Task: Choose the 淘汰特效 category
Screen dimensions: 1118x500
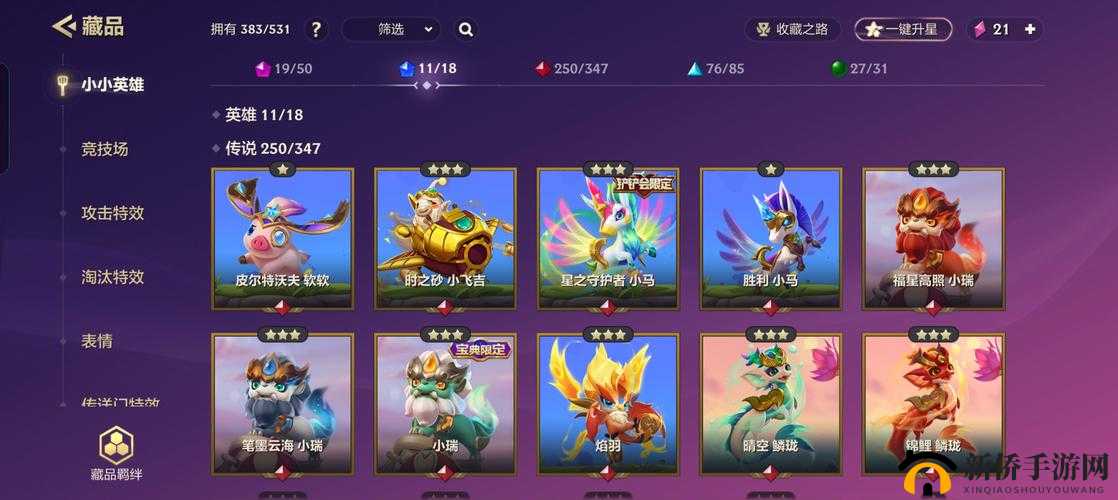Action: [x=112, y=277]
